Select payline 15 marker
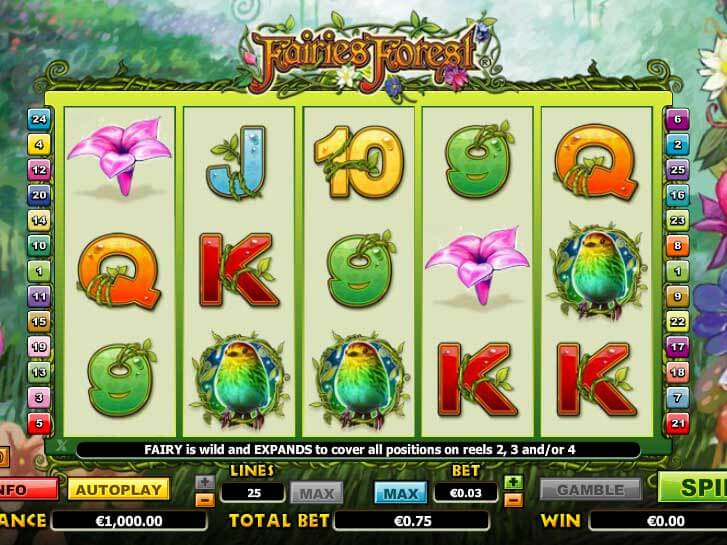The width and height of the screenshot is (727, 545). (x=40, y=321)
